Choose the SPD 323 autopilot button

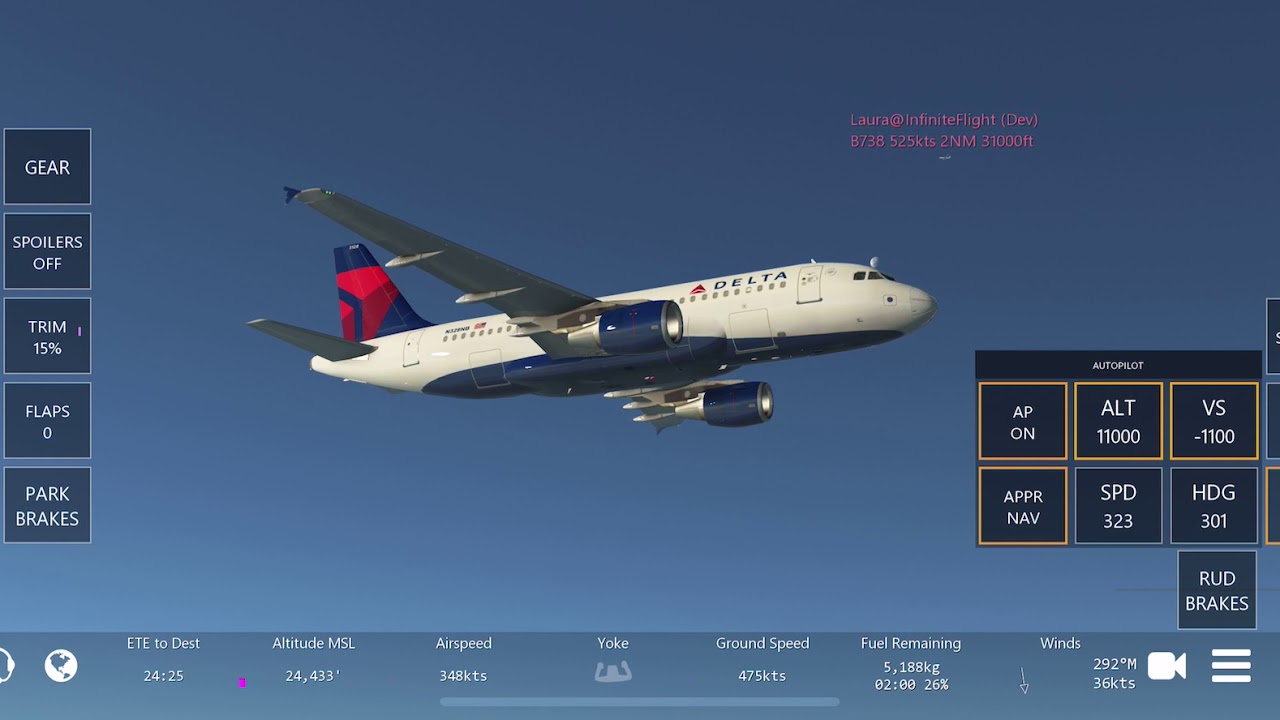[1118, 507]
